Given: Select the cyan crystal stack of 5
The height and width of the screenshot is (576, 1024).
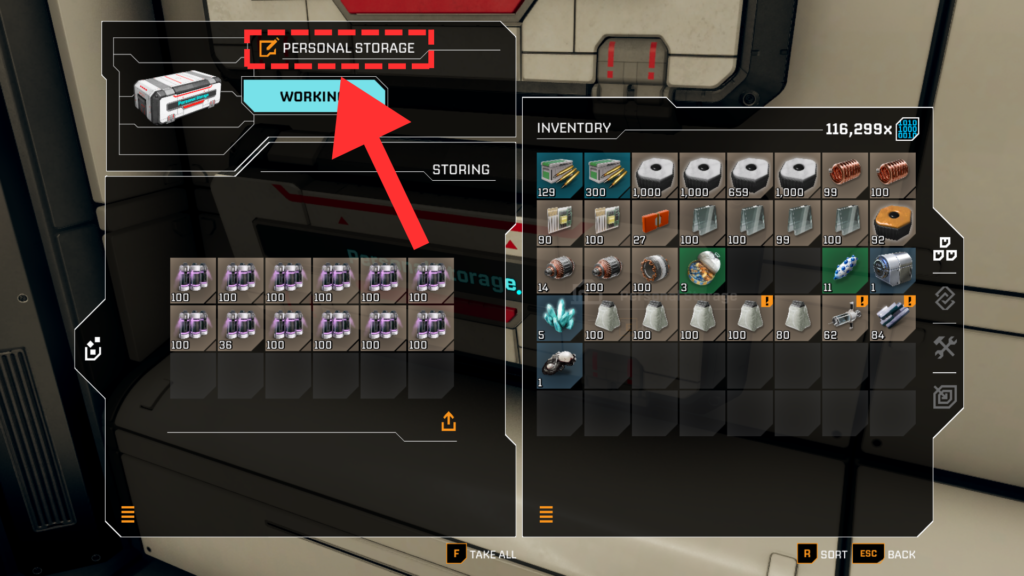Looking at the screenshot, I should (560, 318).
